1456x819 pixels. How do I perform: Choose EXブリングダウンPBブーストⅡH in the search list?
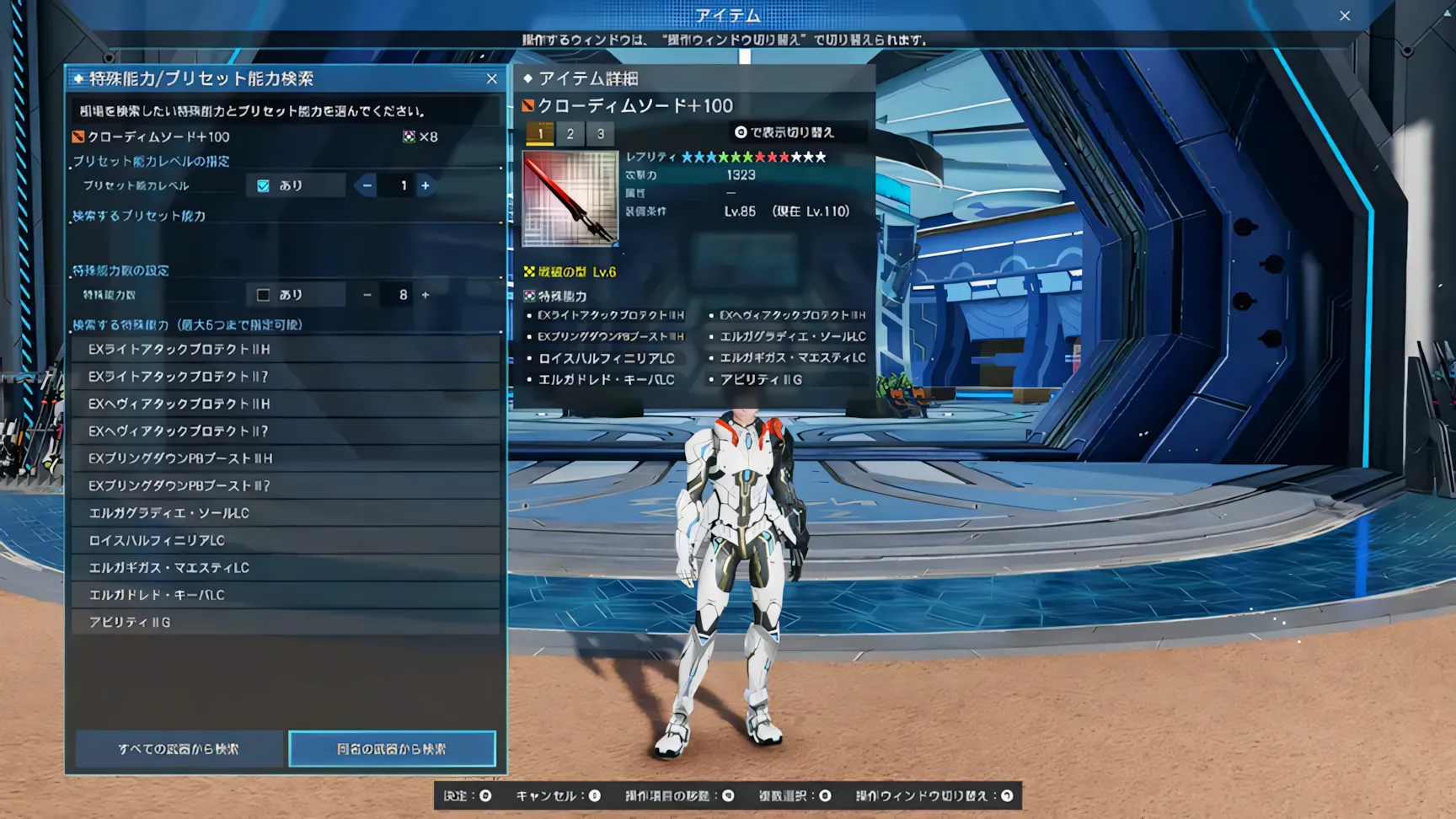coord(286,459)
